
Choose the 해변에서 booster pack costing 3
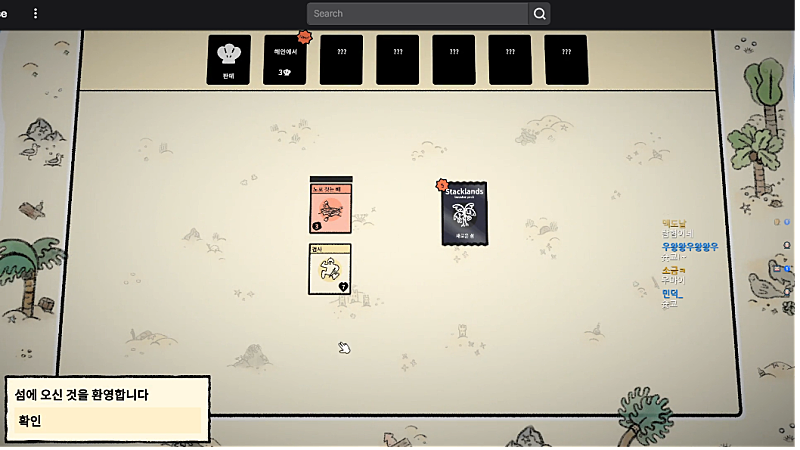[285, 60]
